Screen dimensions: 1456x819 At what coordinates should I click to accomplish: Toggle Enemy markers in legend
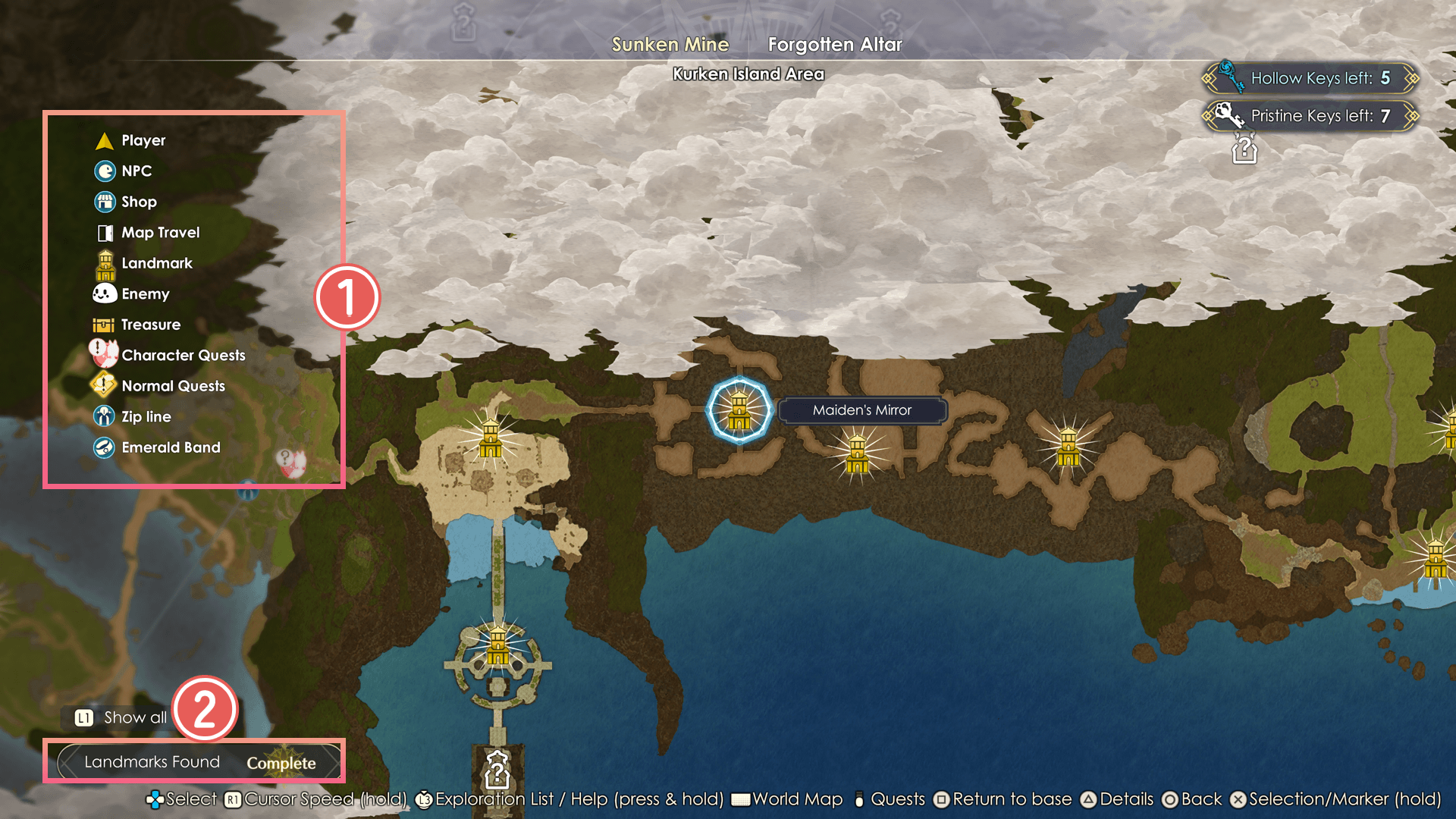pyautogui.click(x=145, y=294)
